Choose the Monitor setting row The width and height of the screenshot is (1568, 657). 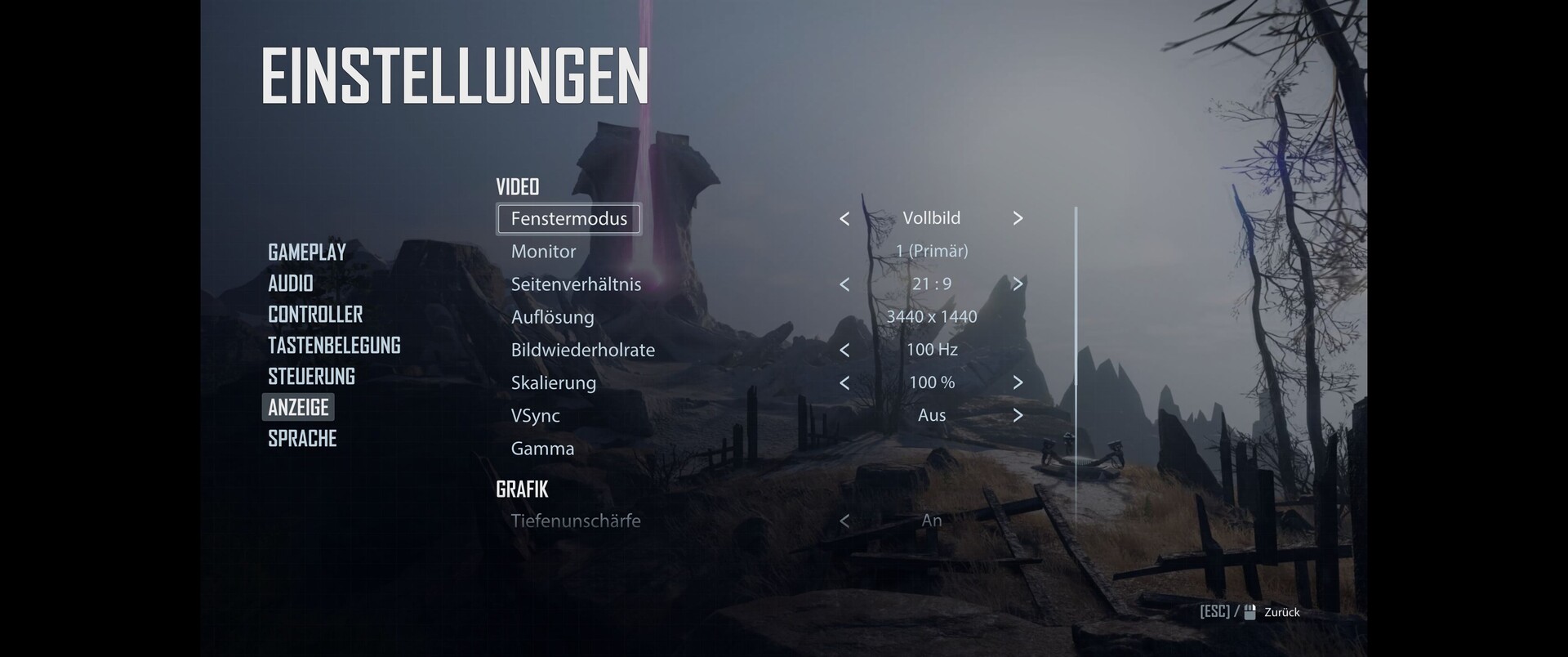(544, 252)
